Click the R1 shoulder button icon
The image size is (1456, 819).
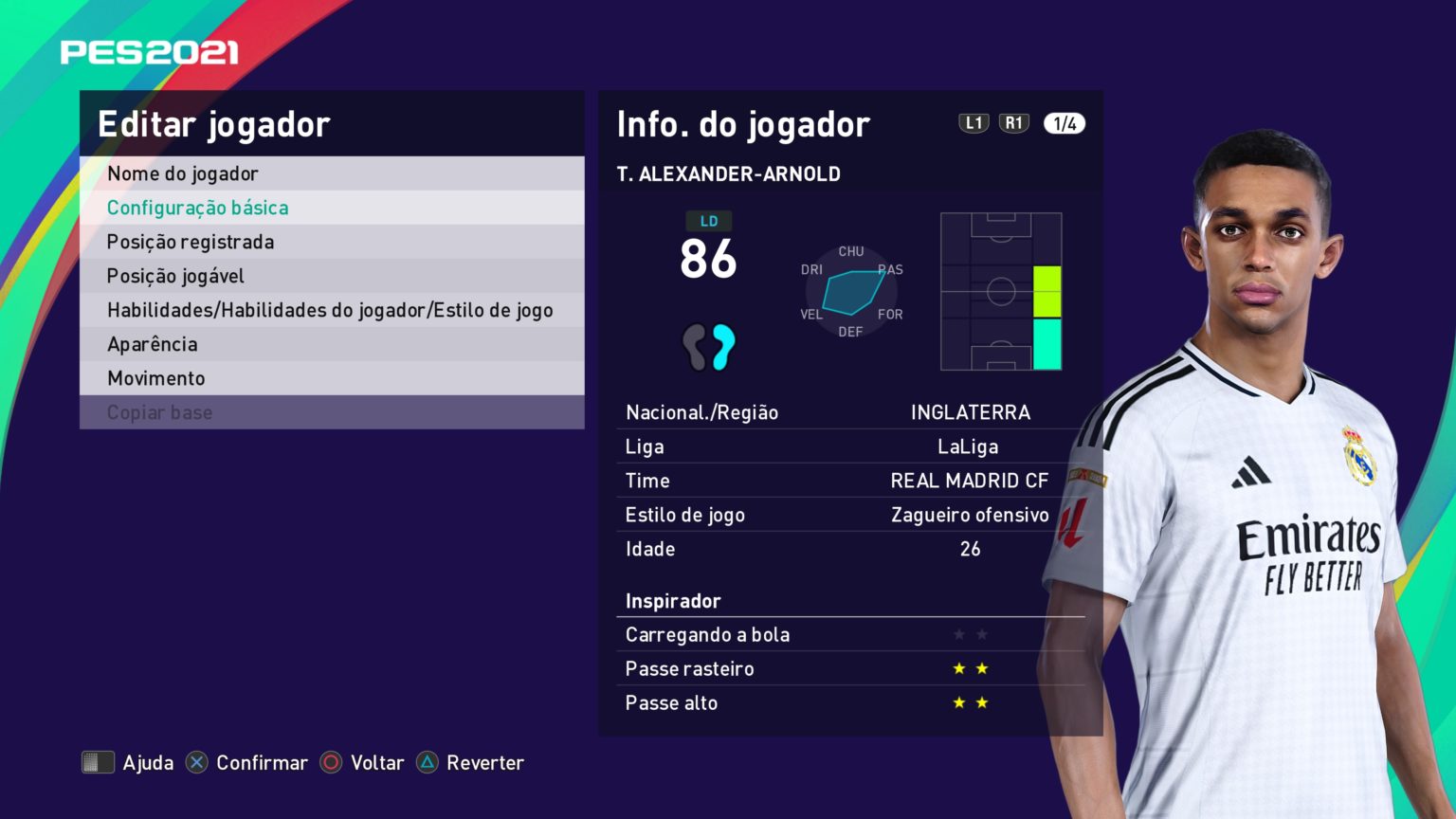point(1014,122)
